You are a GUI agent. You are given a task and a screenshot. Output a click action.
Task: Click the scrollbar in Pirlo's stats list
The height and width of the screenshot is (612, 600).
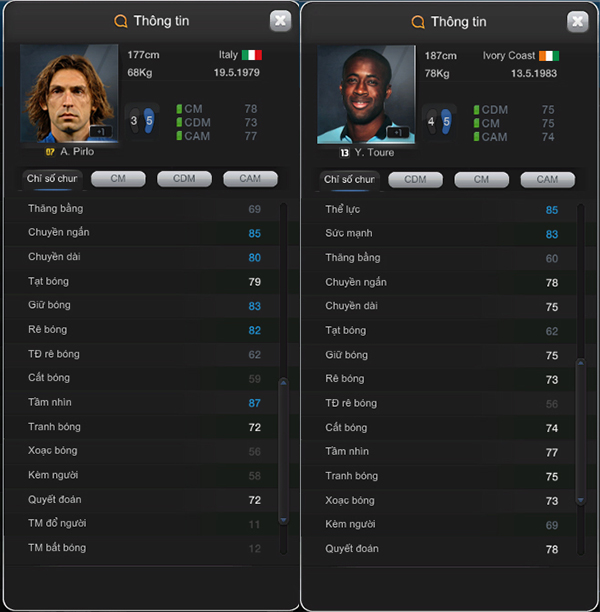pos(282,450)
